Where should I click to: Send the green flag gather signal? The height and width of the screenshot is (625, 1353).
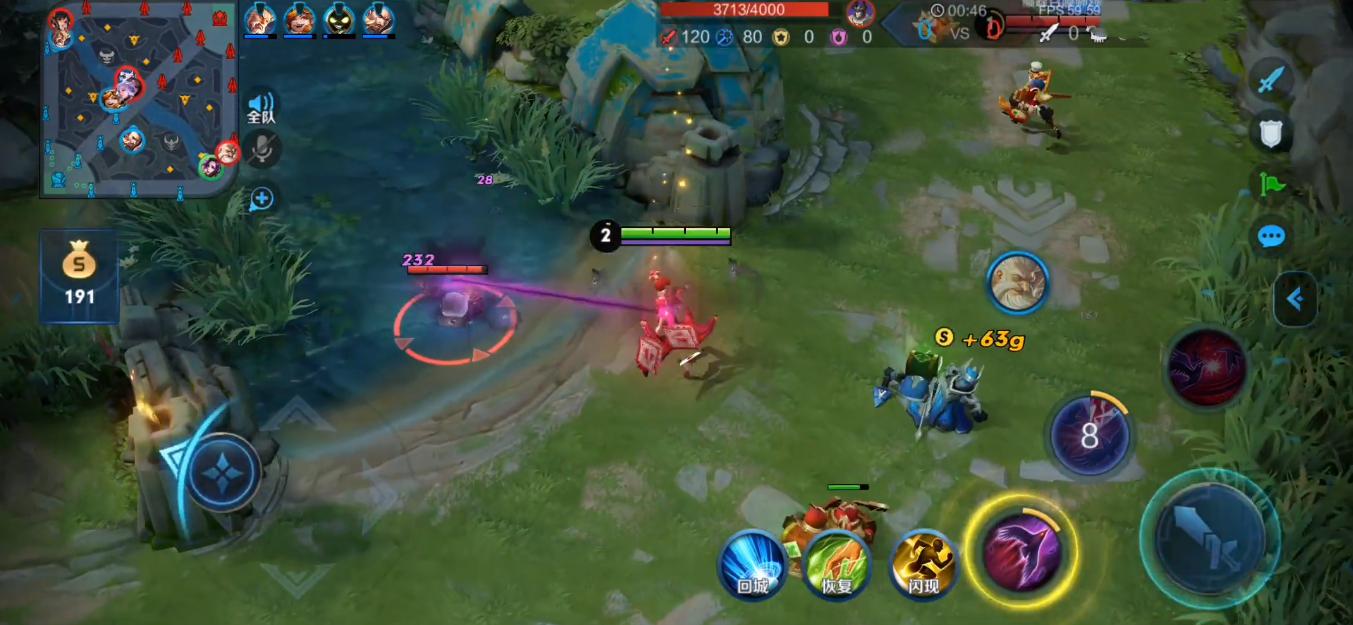(1271, 184)
